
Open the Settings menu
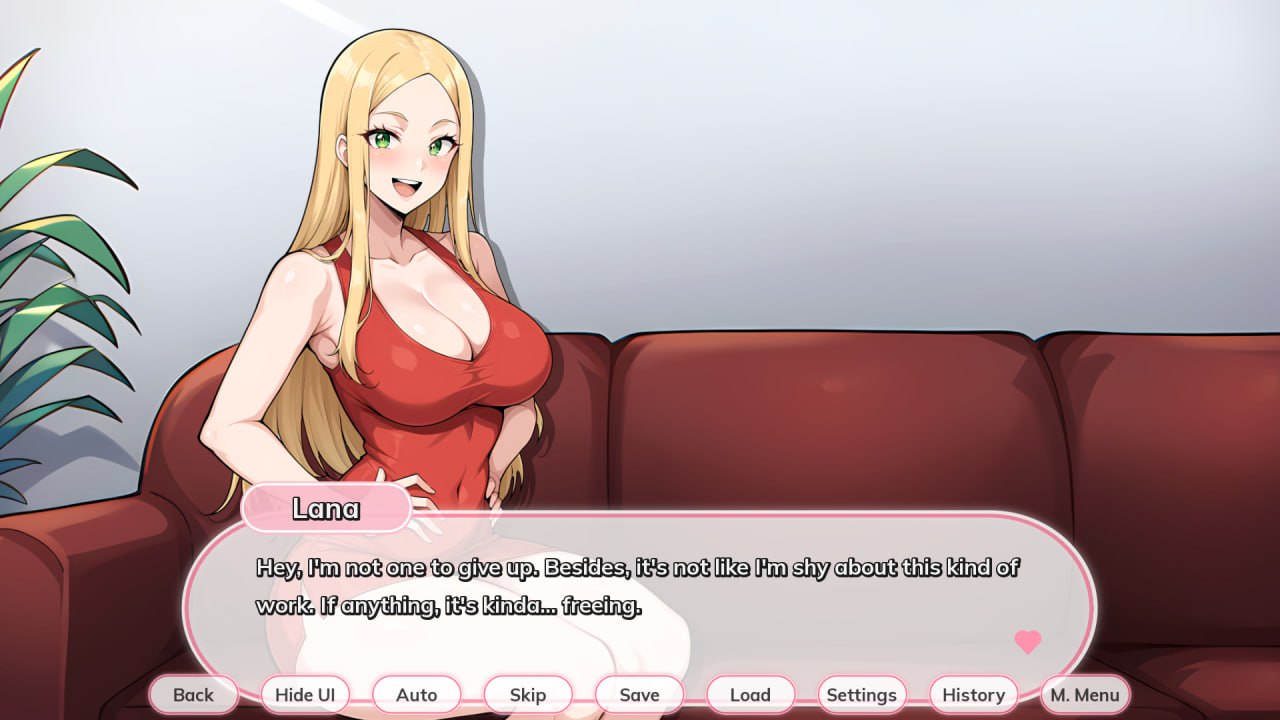[x=862, y=694]
